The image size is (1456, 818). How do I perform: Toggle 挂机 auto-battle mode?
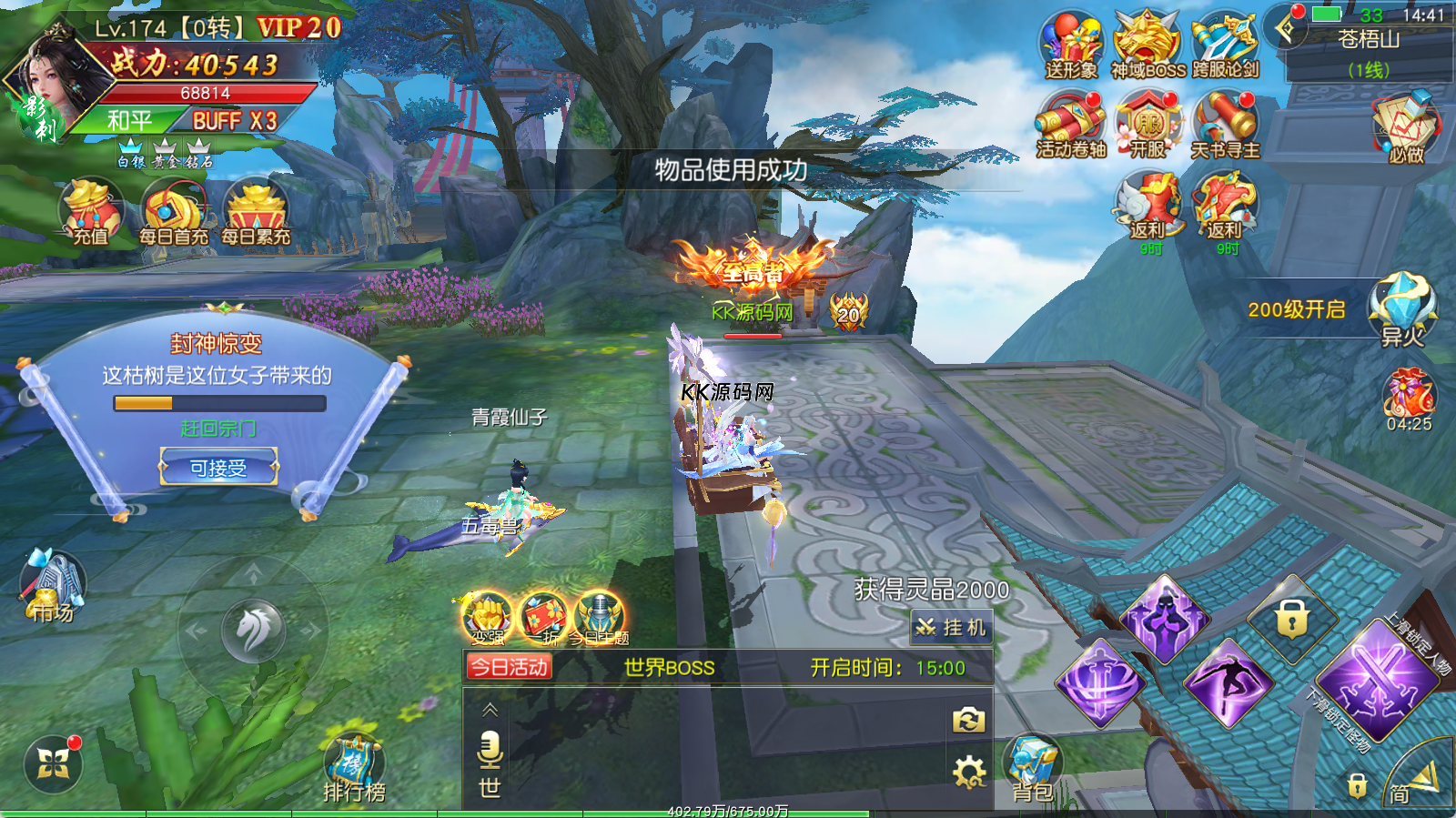click(x=951, y=627)
